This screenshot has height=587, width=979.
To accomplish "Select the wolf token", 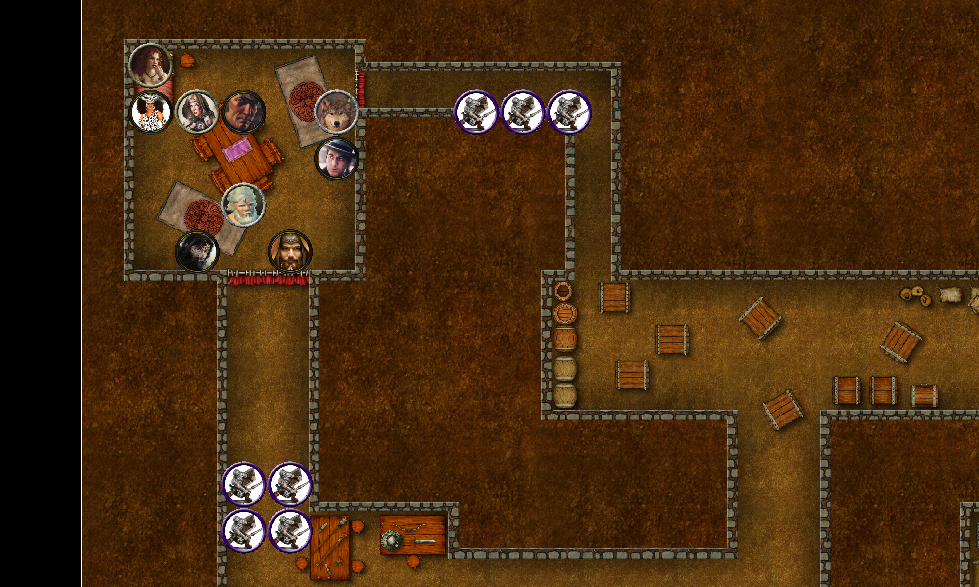I will (337, 112).
